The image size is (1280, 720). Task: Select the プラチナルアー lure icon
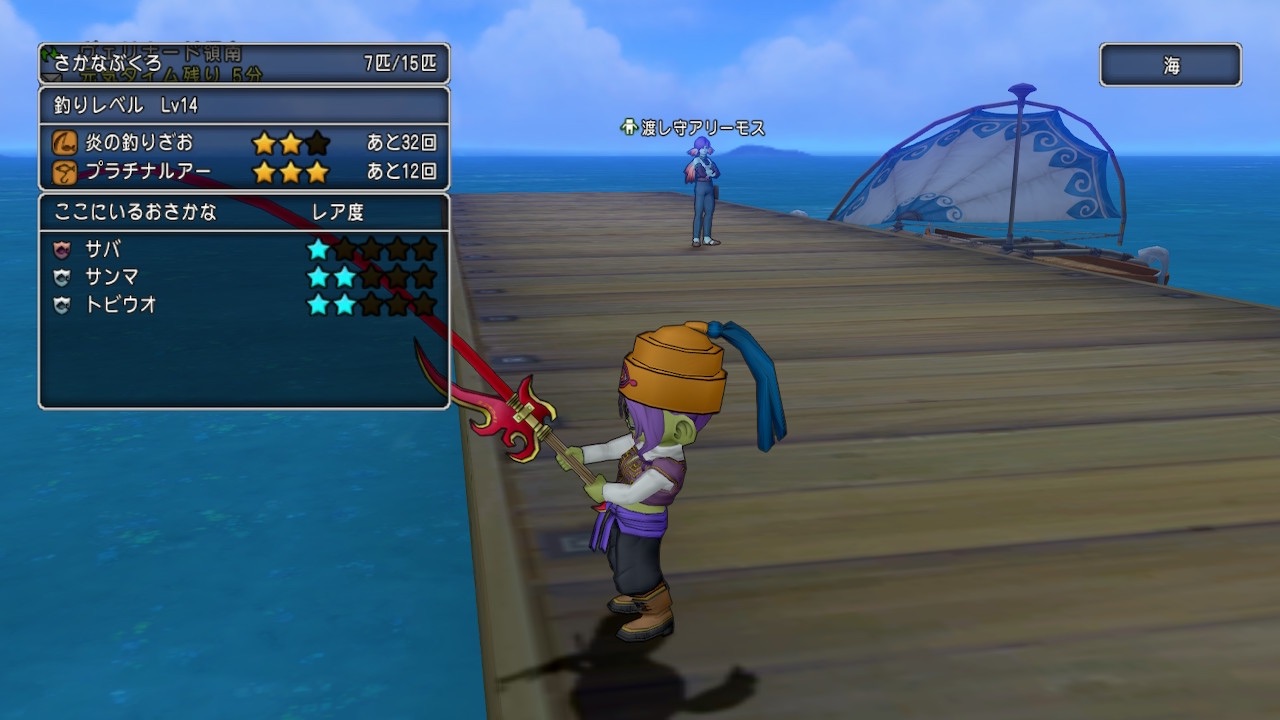pyautogui.click(x=66, y=172)
